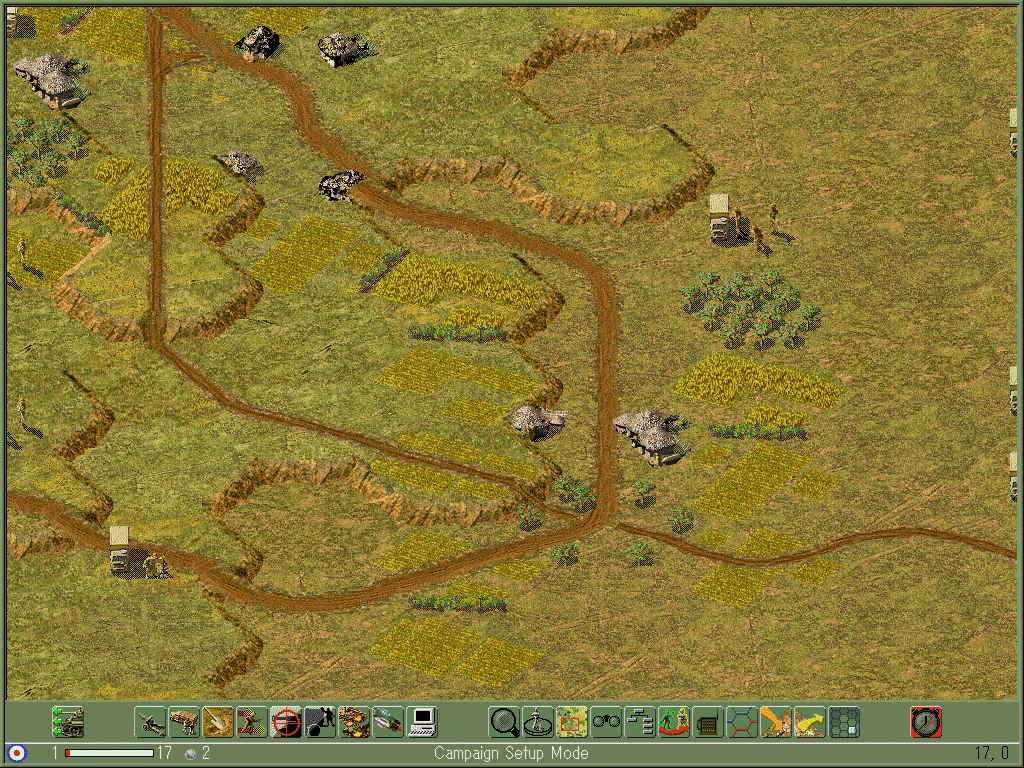The width and height of the screenshot is (1024, 768).
Task: Click the silhouette soldier with bomb icon
Action: point(320,721)
